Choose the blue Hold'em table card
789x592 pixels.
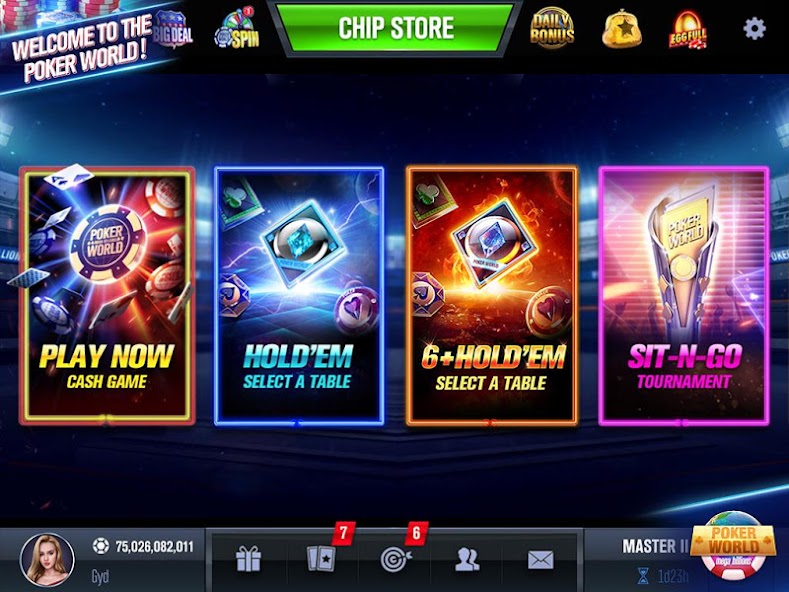coord(298,296)
